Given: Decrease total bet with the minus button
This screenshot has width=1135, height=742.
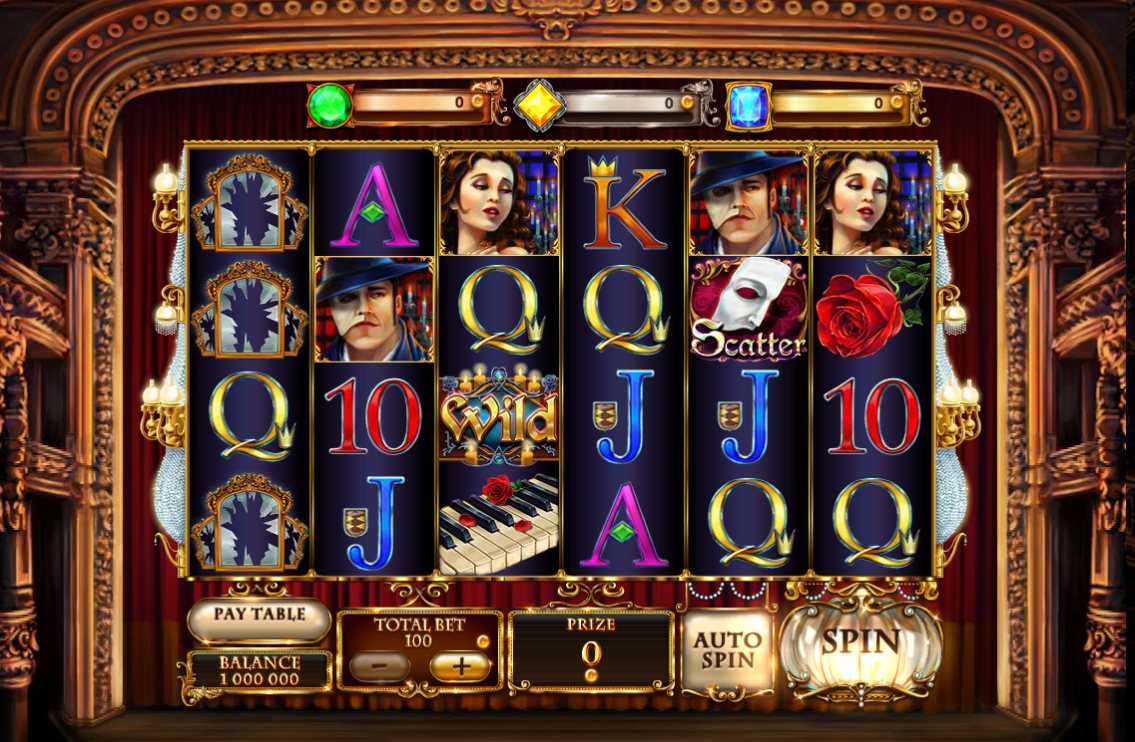Looking at the screenshot, I should [380, 666].
